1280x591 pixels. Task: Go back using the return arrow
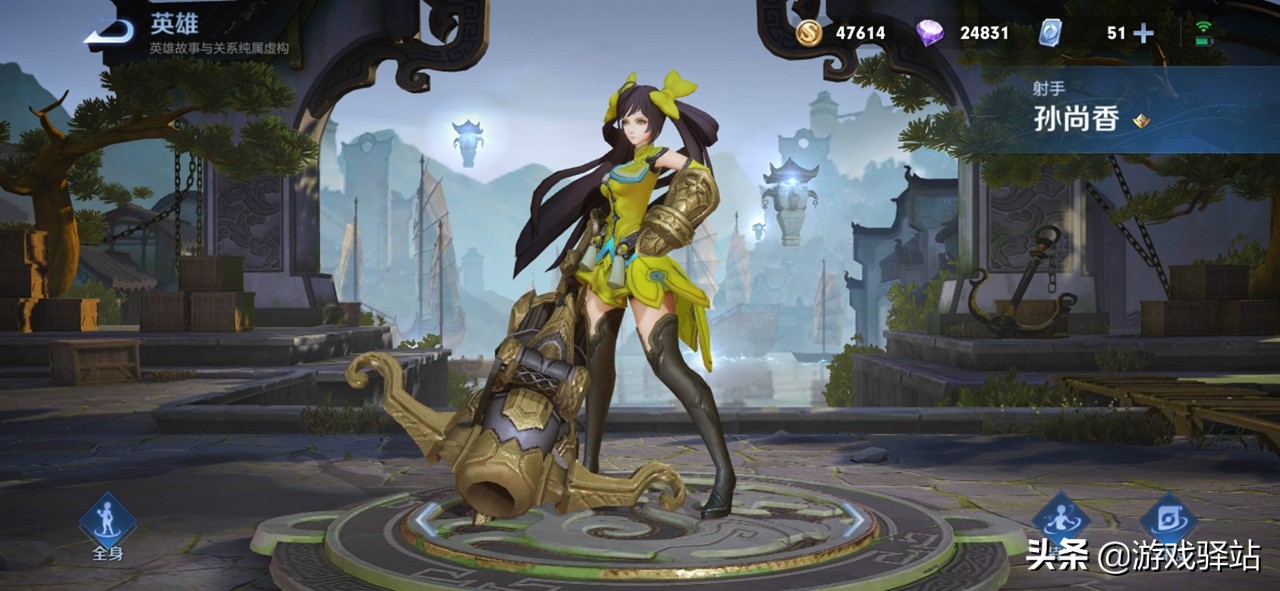tap(108, 34)
